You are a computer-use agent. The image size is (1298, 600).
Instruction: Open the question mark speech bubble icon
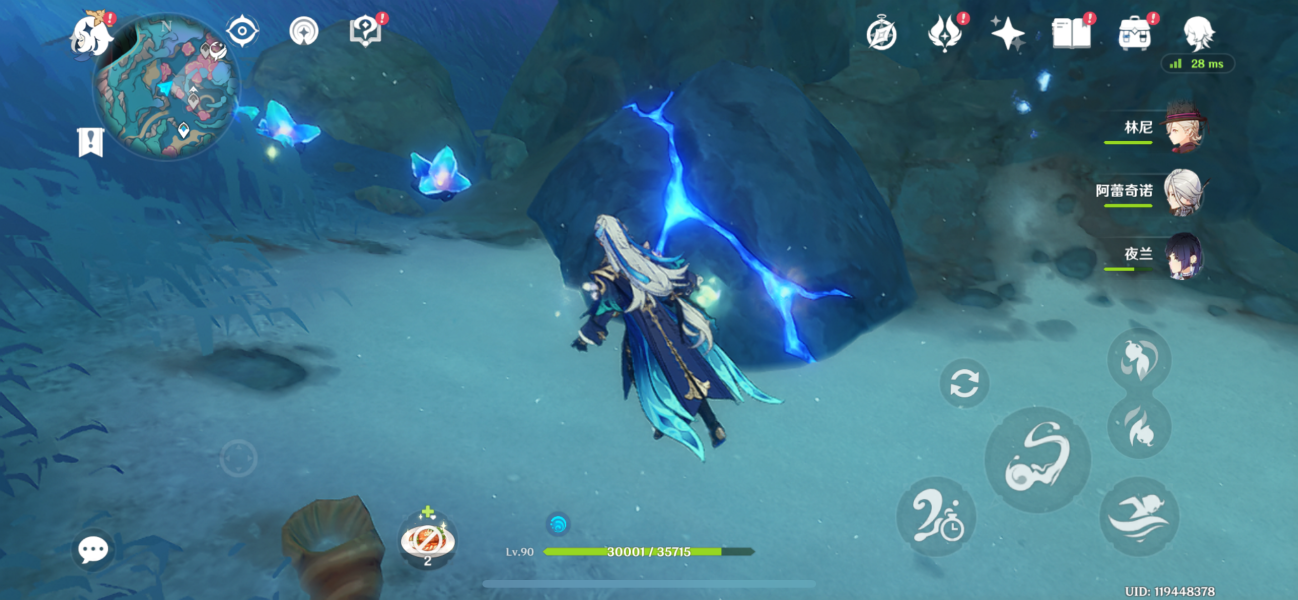click(x=366, y=31)
